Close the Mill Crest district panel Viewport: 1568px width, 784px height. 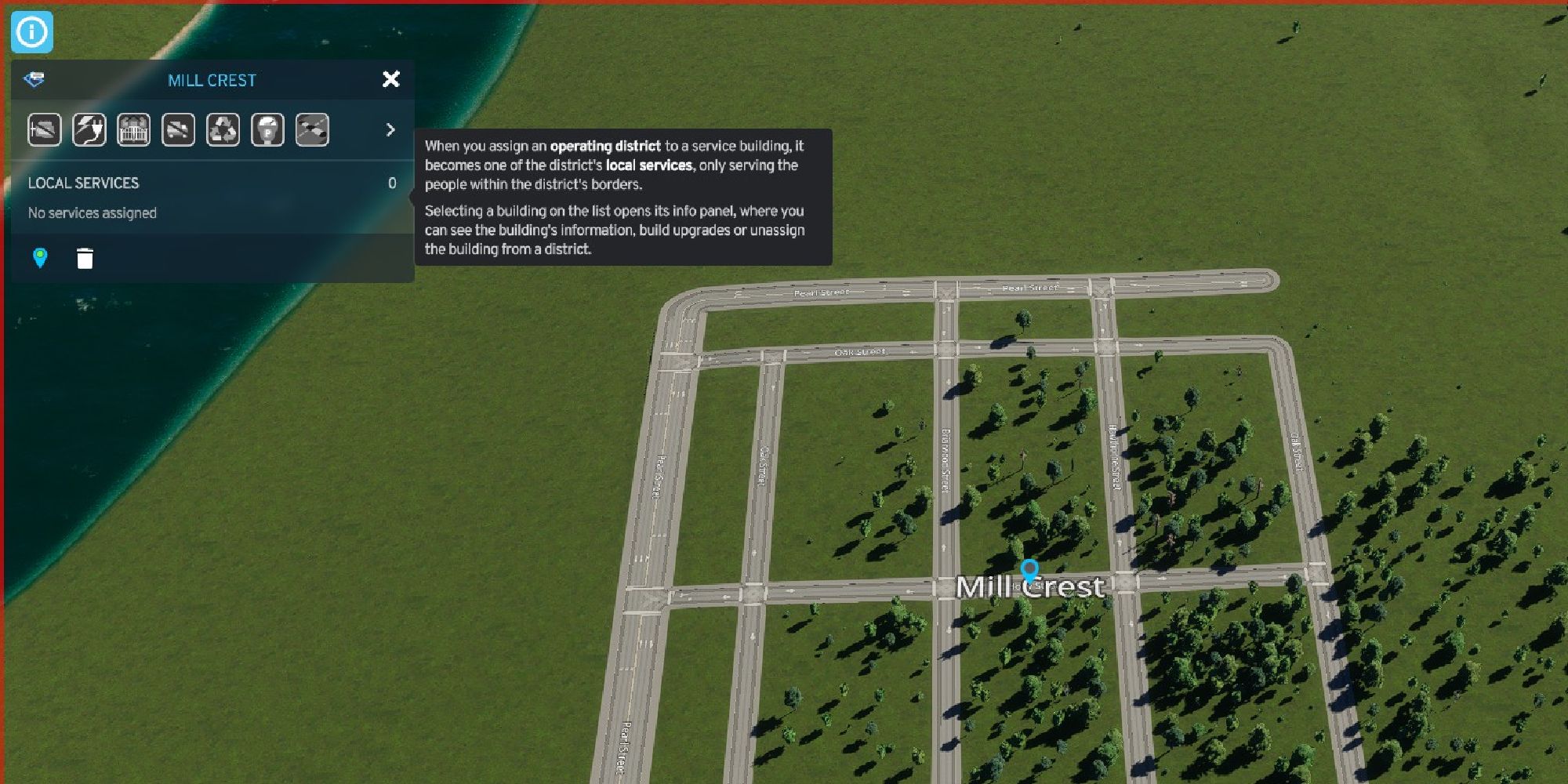(x=390, y=79)
